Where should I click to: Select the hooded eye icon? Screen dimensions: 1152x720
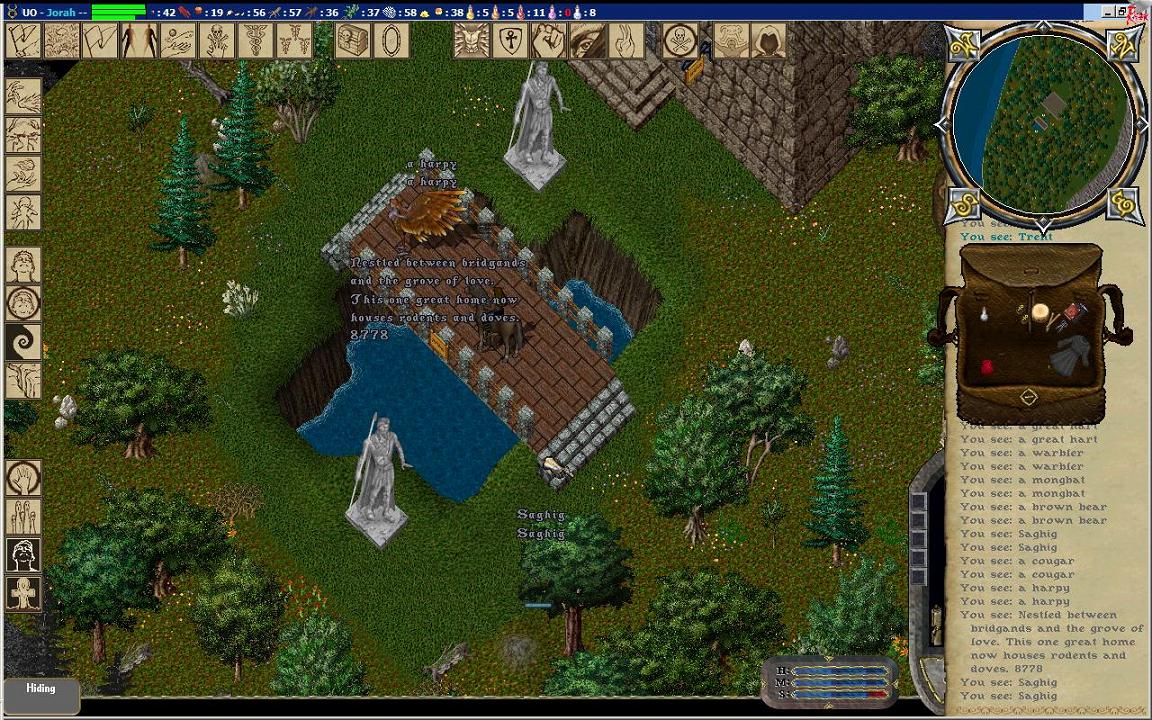tap(588, 41)
